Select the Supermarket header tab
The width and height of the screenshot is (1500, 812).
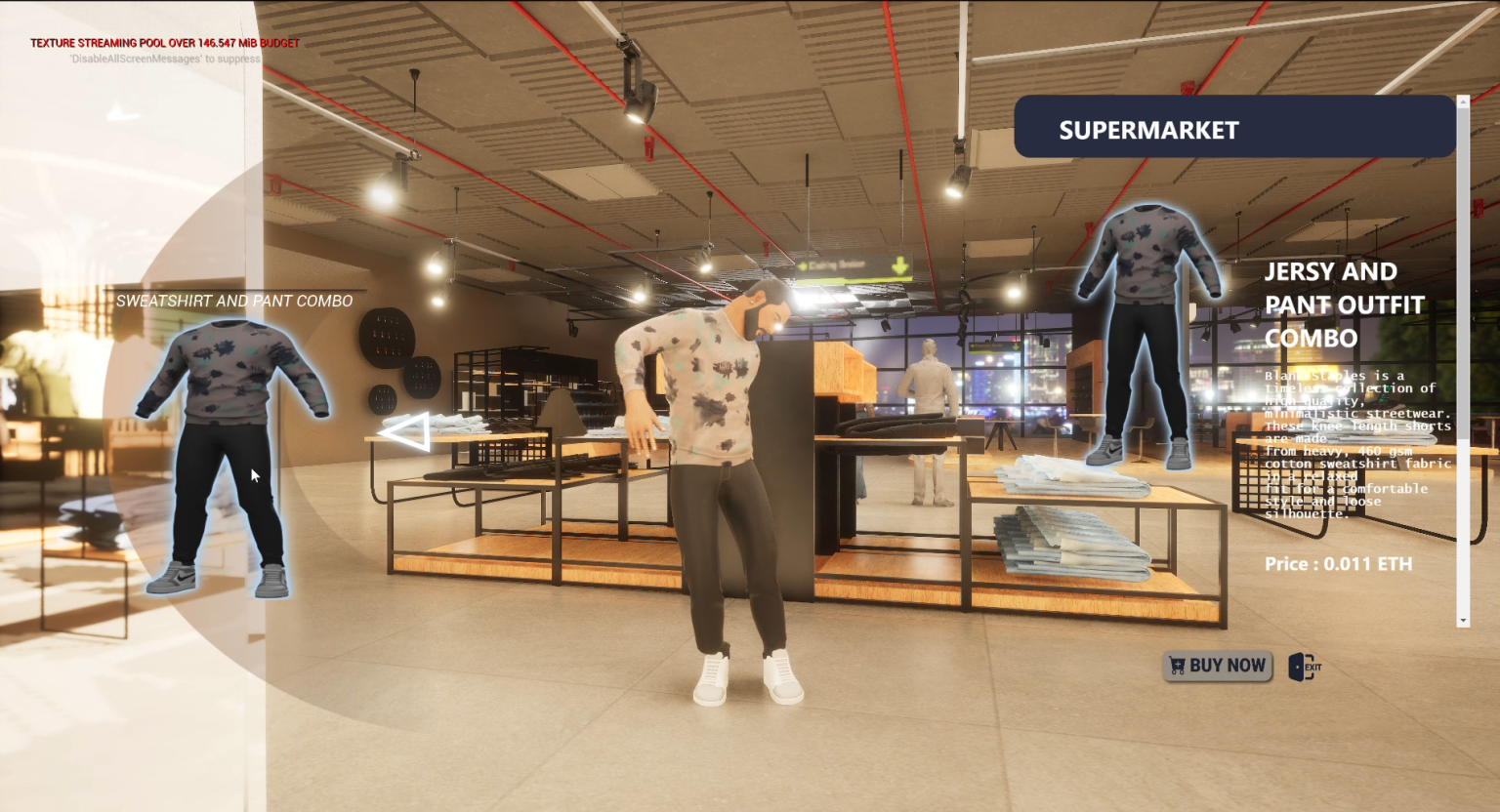[x=1149, y=128]
